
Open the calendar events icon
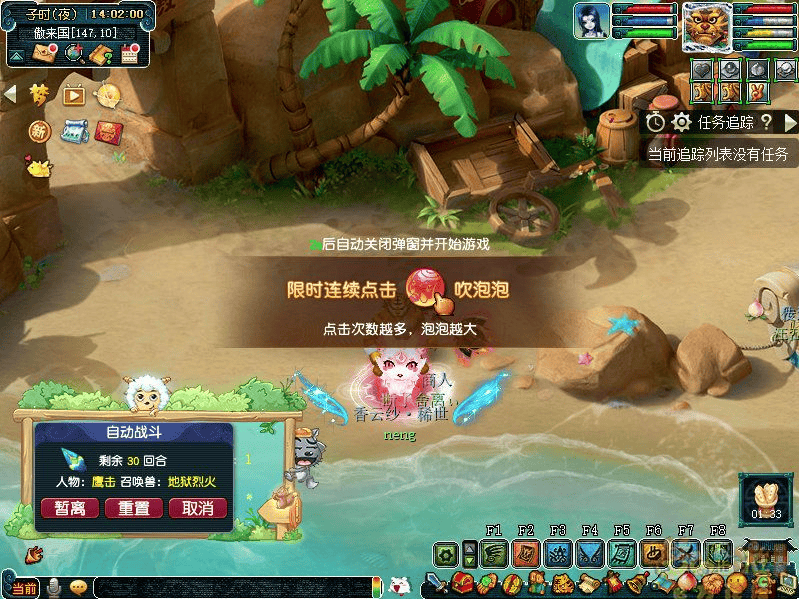pyautogui.click(x=129, y=54)
